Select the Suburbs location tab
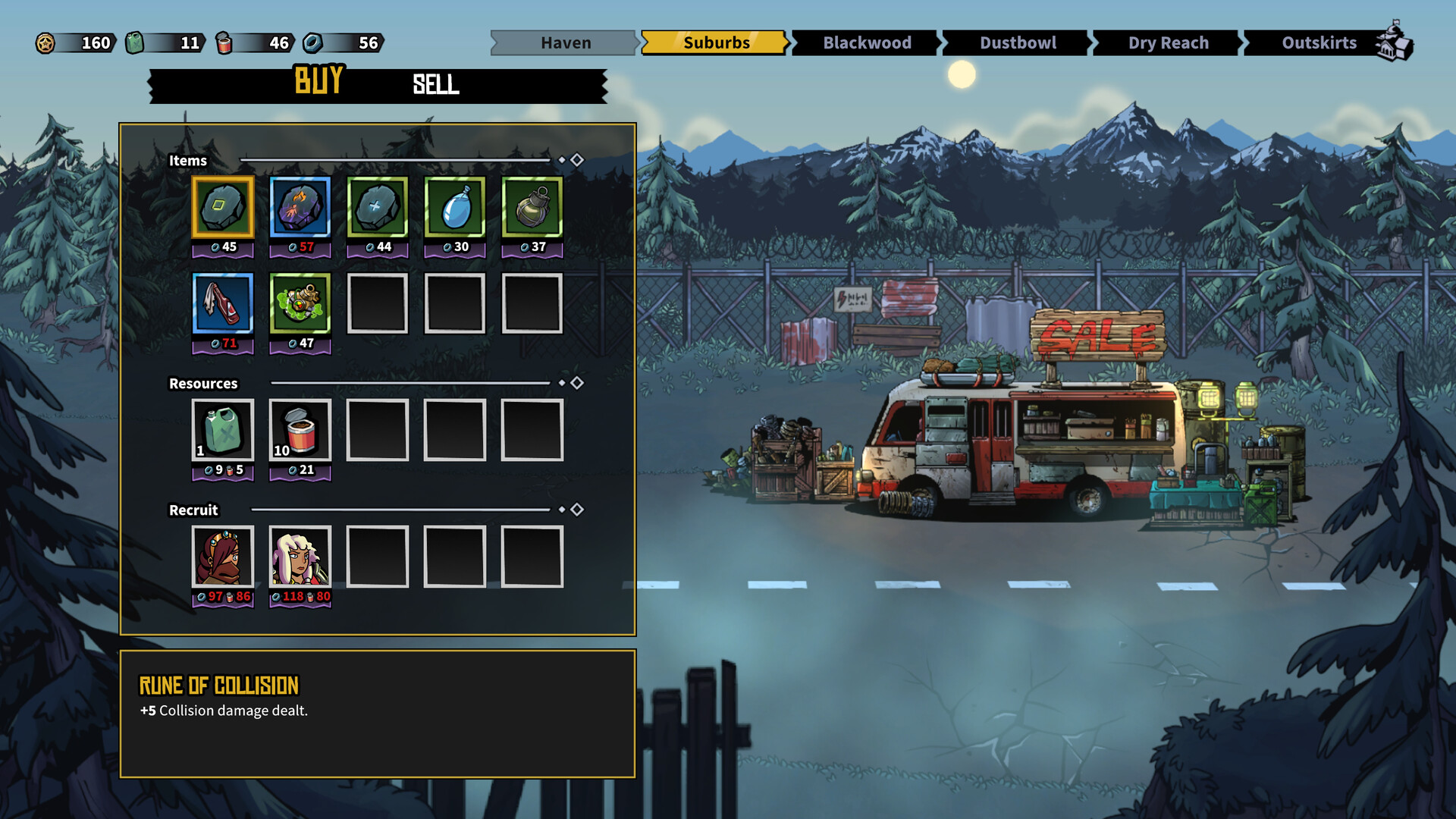 click(x=715, y=42)
